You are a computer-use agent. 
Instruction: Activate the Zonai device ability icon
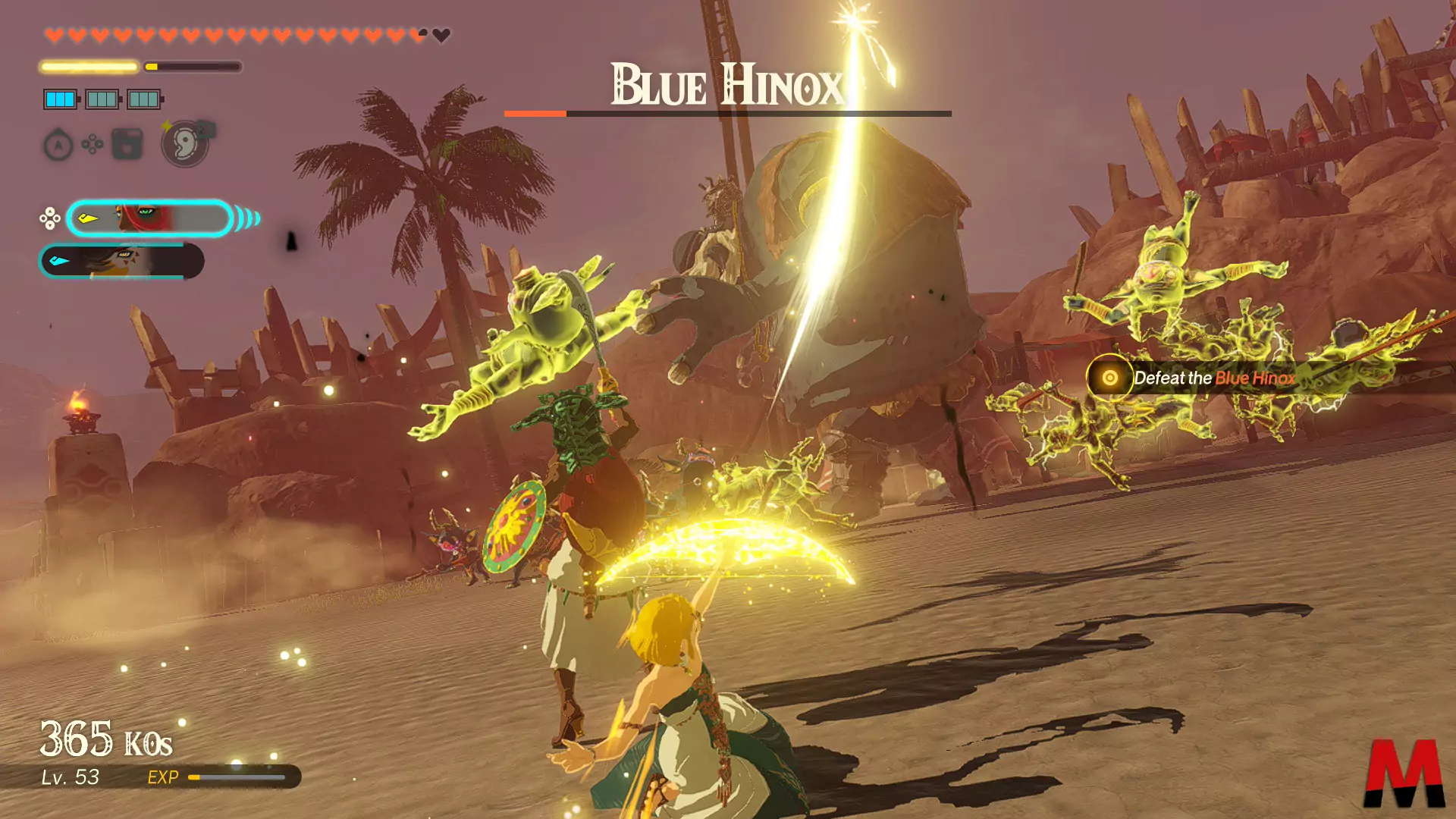185,143
